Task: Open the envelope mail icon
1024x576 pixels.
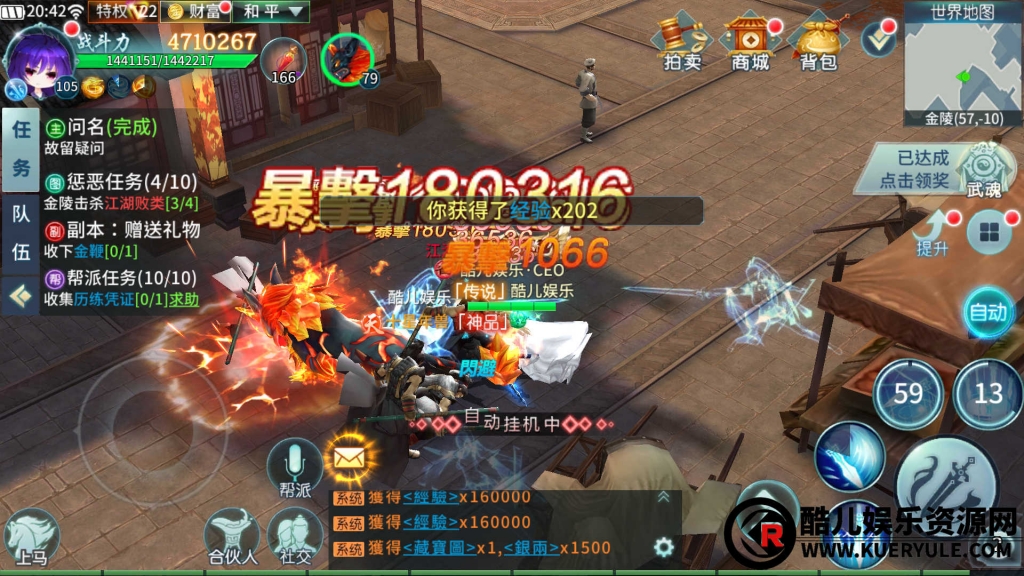Action: pos(348,458)
